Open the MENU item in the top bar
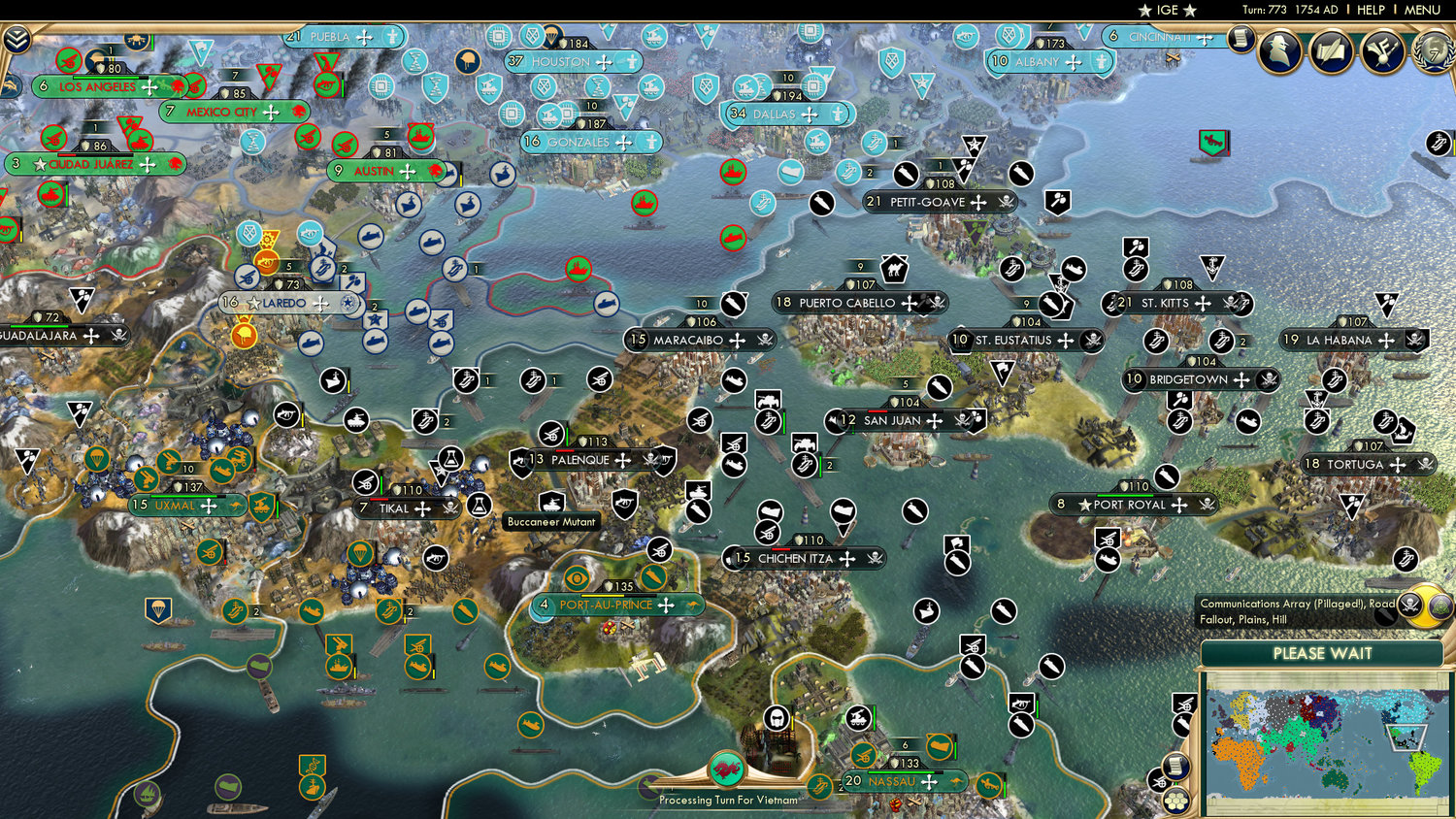The image size is (1456, 819). pos(1421,10)
